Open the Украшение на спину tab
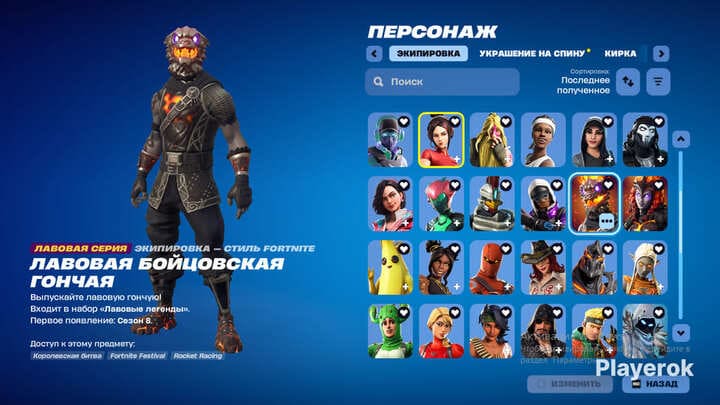The image size is (720, 405). tap(528, 53)
